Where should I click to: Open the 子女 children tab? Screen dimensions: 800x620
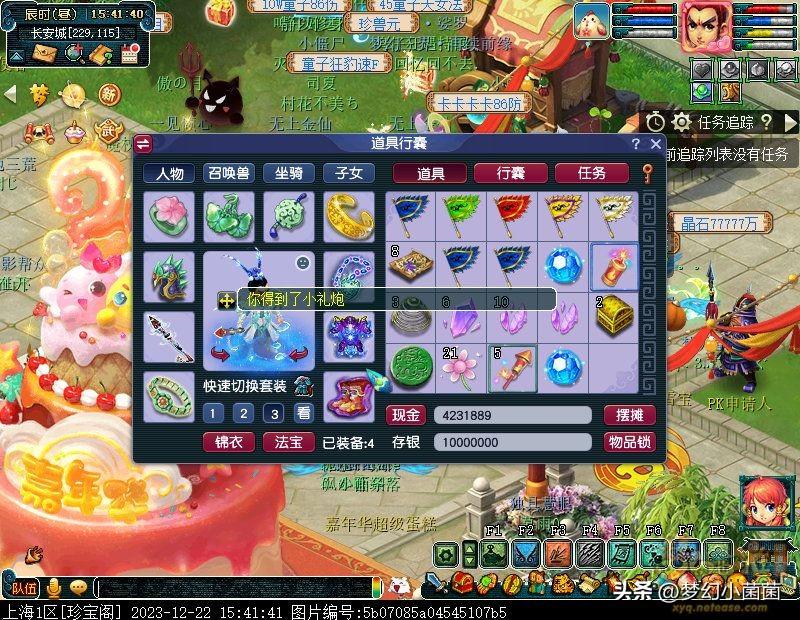(x=348, y=173)
